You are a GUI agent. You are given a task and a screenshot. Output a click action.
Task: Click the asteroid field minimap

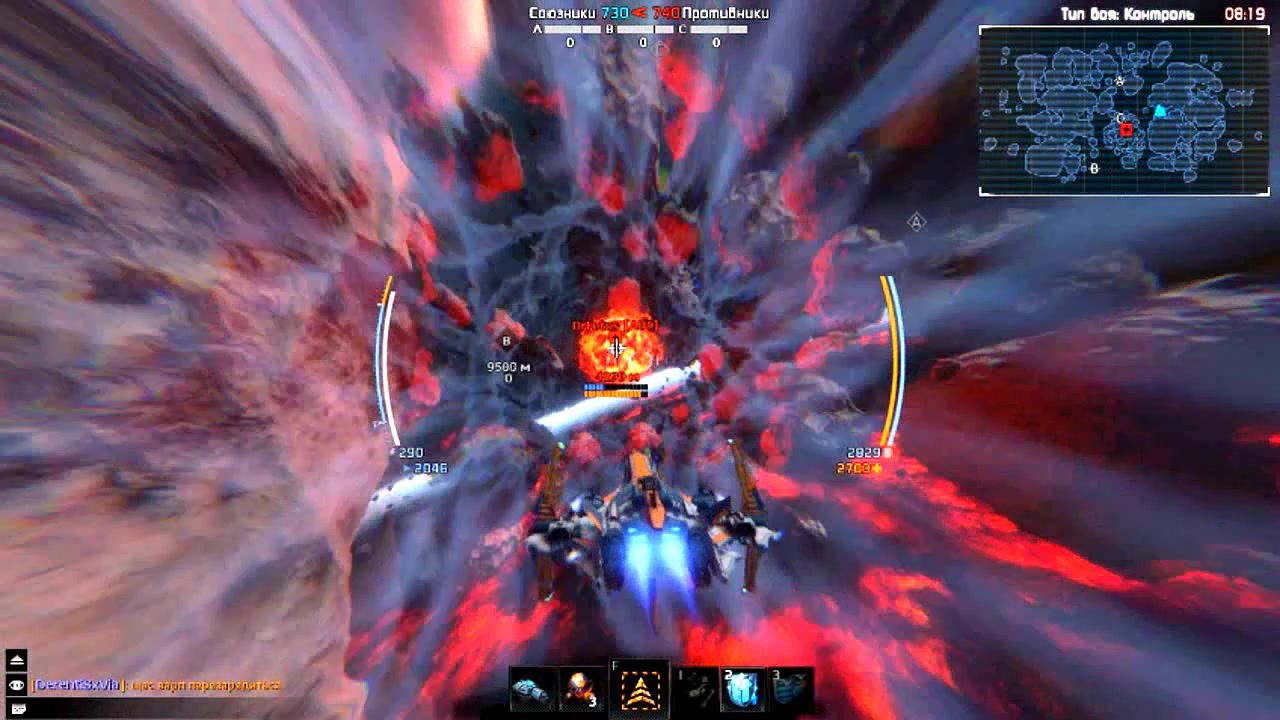click(x=1124, y=110)
